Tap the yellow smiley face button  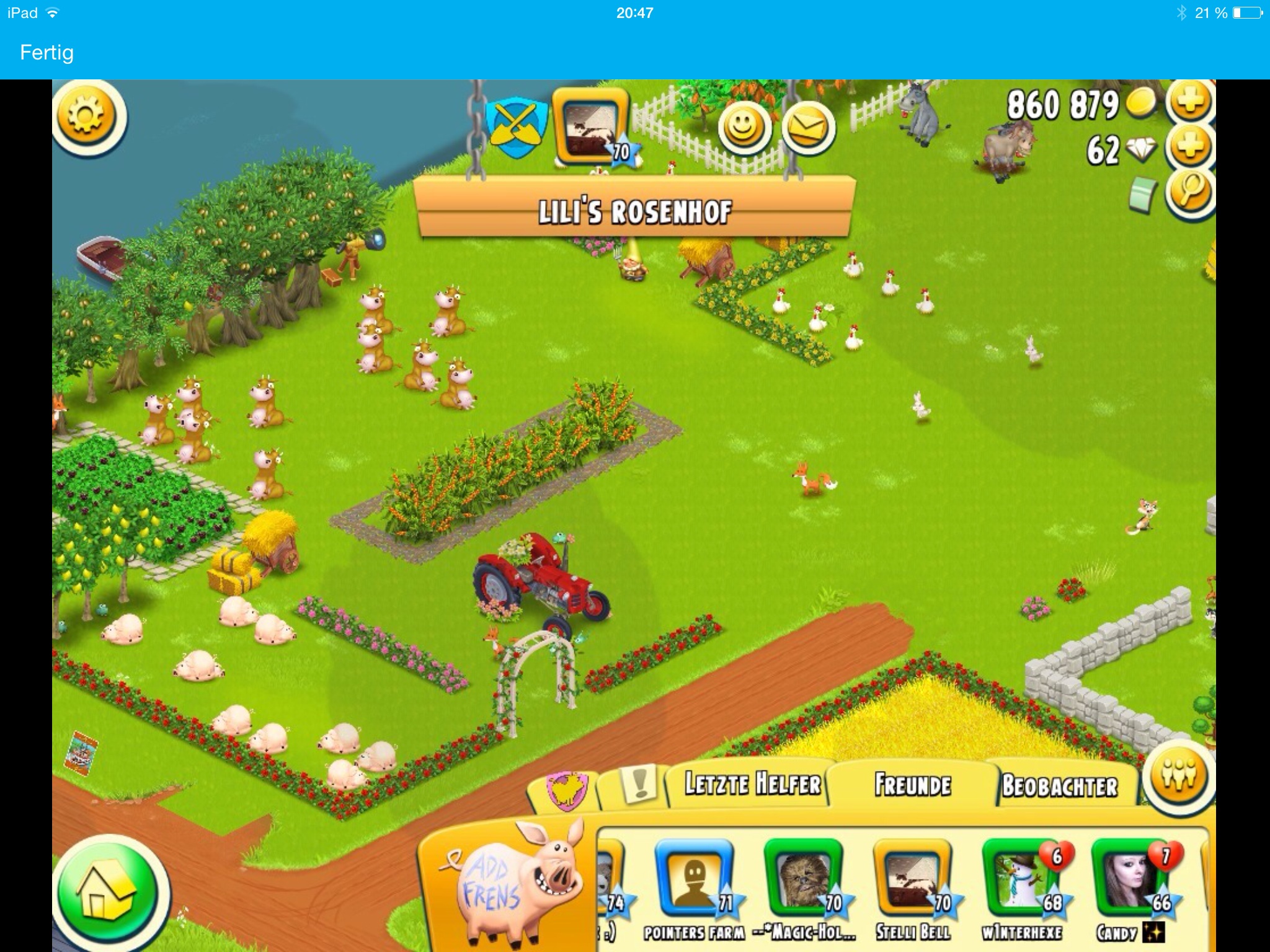coord(743,128)
